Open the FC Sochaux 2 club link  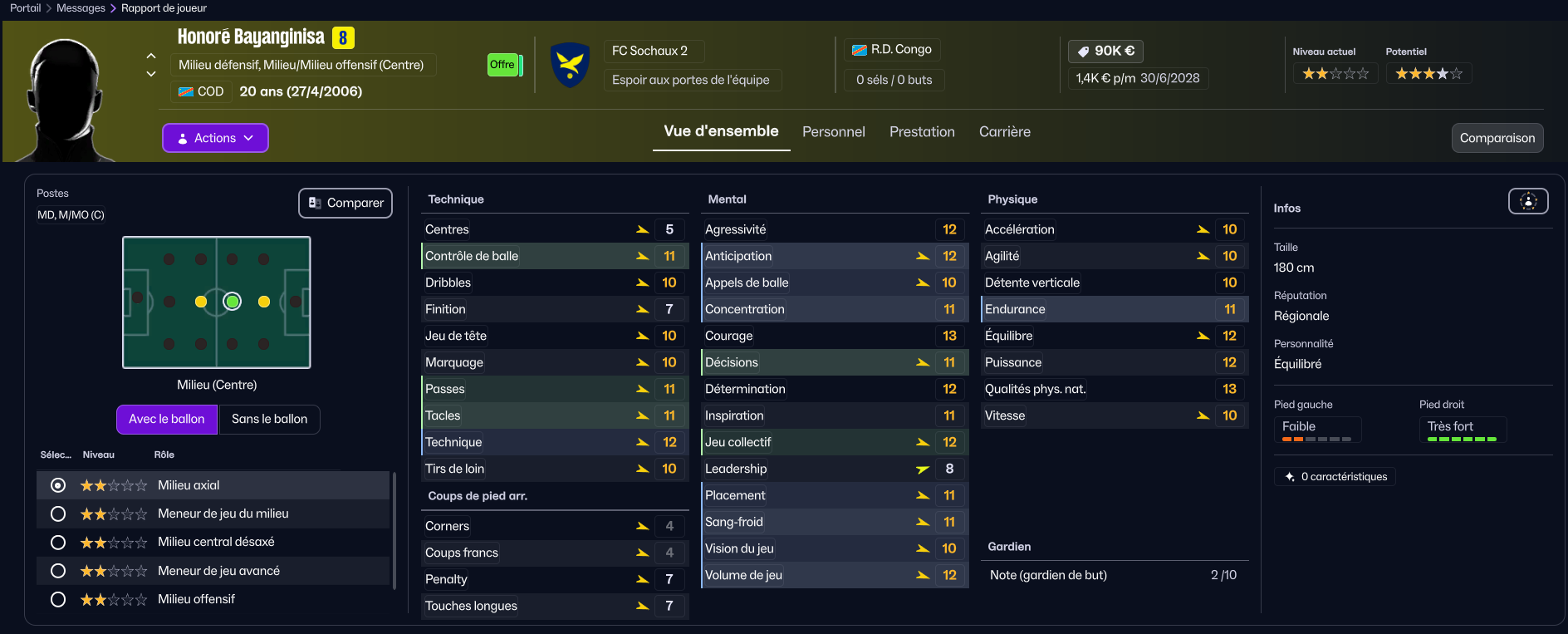pos(649,51)
